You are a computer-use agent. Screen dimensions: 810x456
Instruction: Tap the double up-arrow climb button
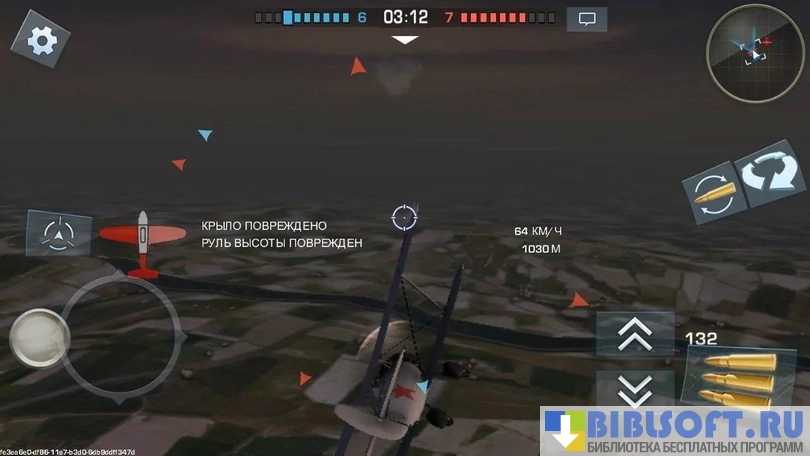click(635, 335)
